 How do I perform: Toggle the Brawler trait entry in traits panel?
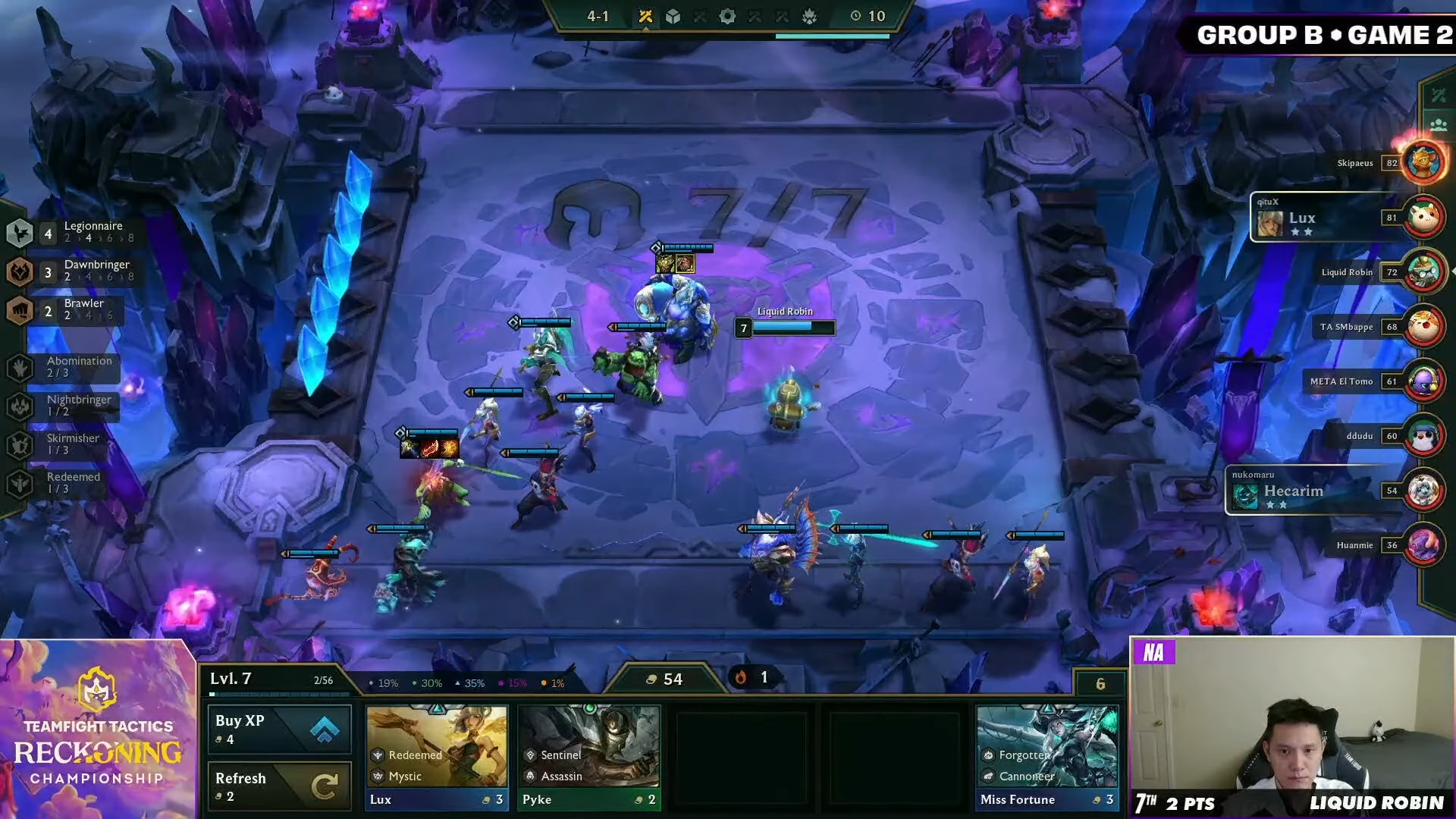click(18, 310)
